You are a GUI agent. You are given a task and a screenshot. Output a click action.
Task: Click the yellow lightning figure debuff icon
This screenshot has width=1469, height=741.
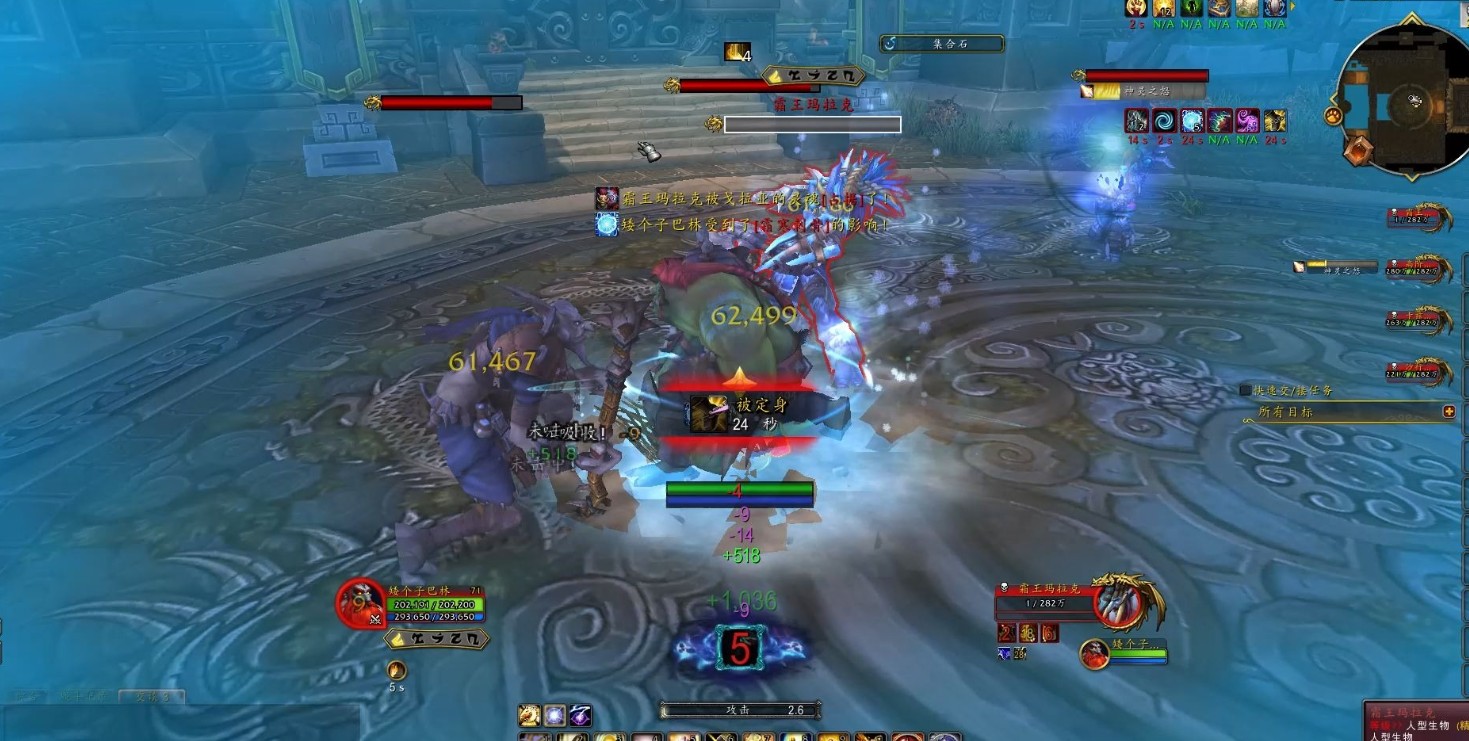coord(1274,121)
